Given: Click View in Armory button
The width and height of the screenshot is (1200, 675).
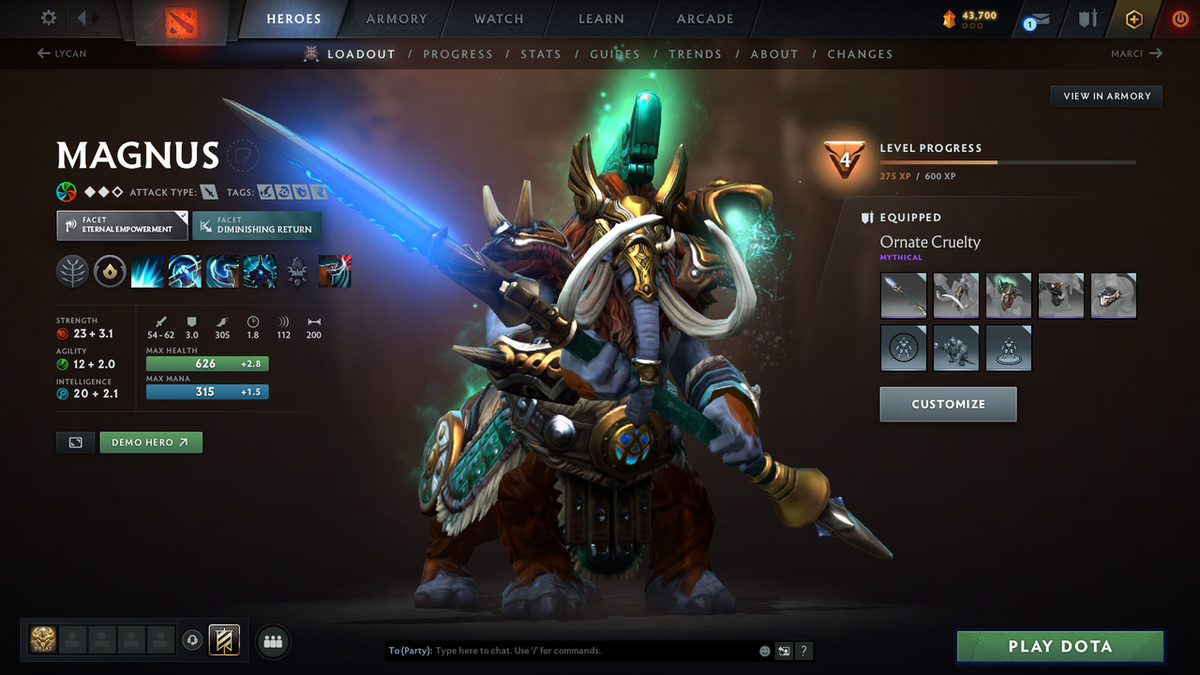Looking at the screenshot, I should pyautogui.click(x=1107, y=96).
